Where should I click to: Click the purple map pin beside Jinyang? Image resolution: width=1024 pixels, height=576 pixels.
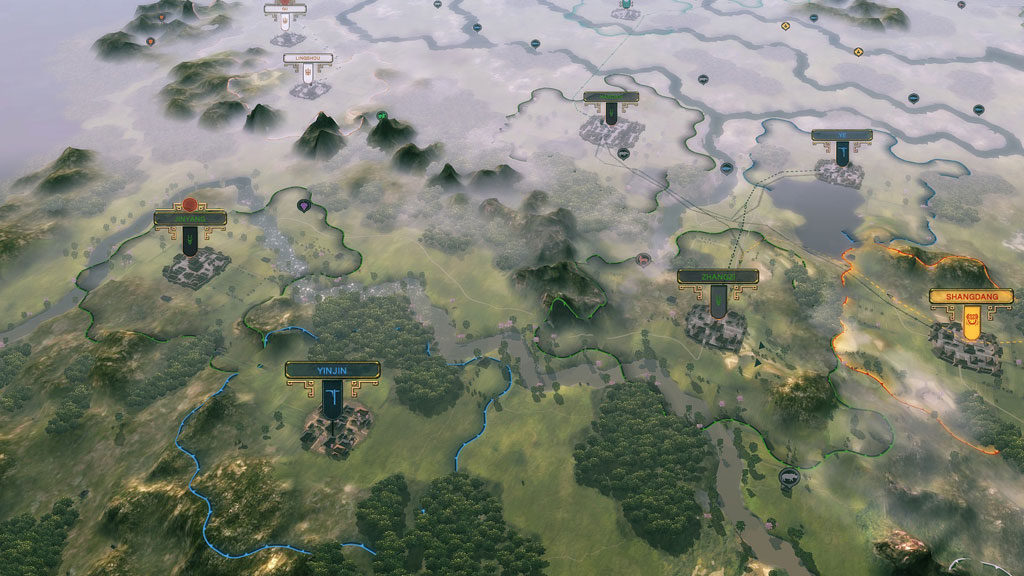(304, 205)
